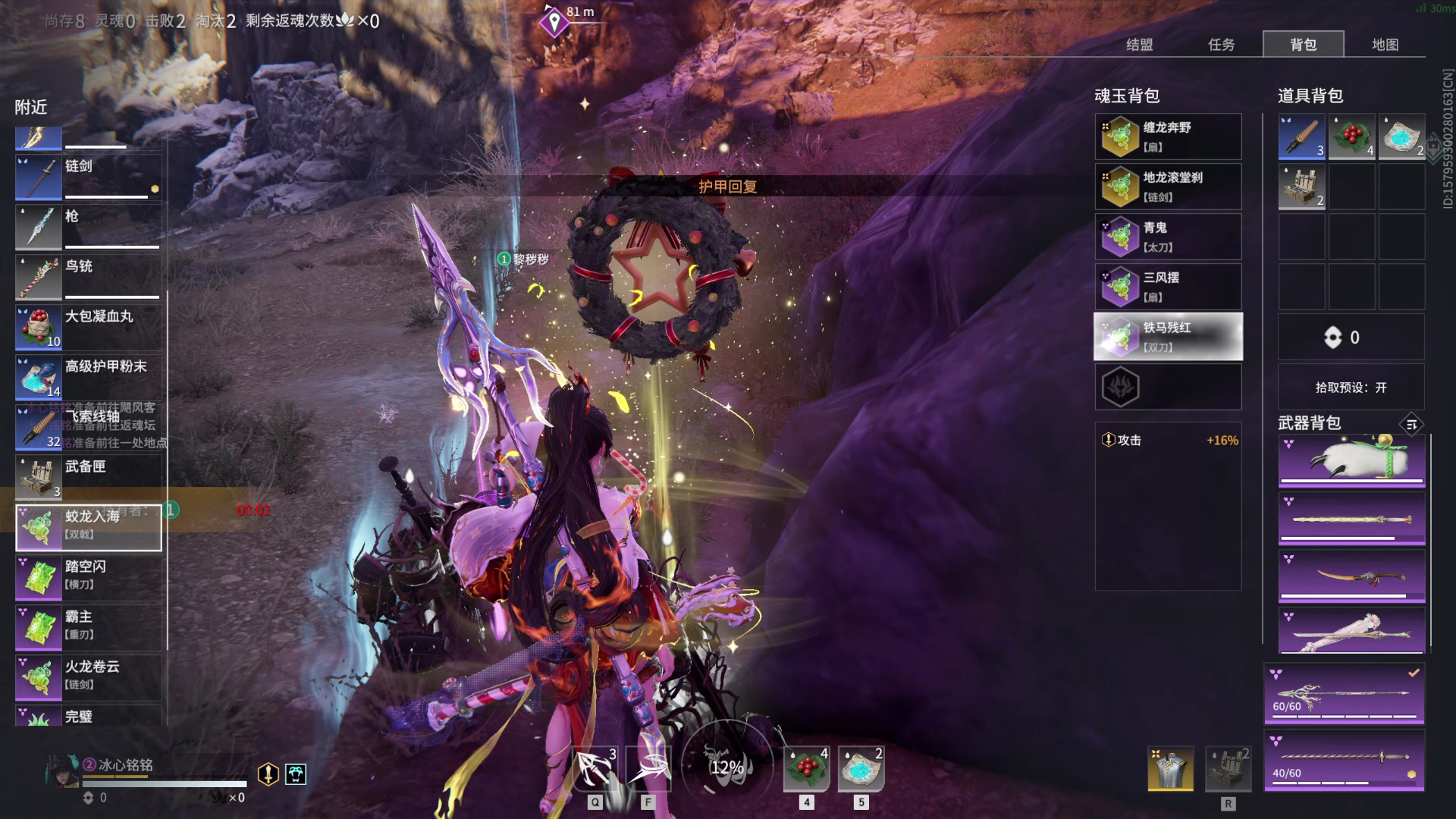Image resolution: width=1456 pixels, height=819 pixels.
Task: Select the nearby 蛟龙入海 soul jade
Action: [88, 527]
